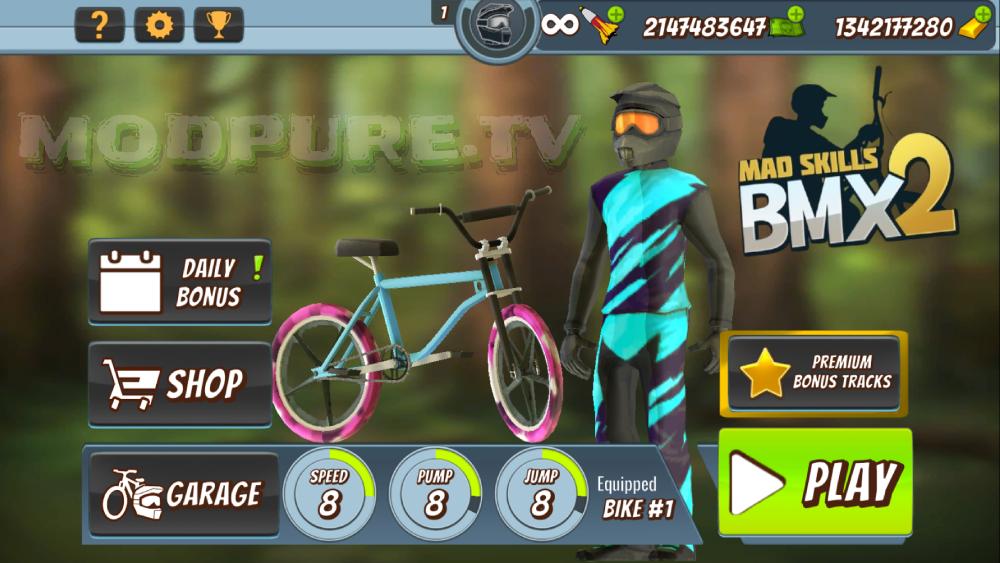This screenshot has height=563, width=1000.
Task: Select the Pump stat dial
Action: pos(435,493)
